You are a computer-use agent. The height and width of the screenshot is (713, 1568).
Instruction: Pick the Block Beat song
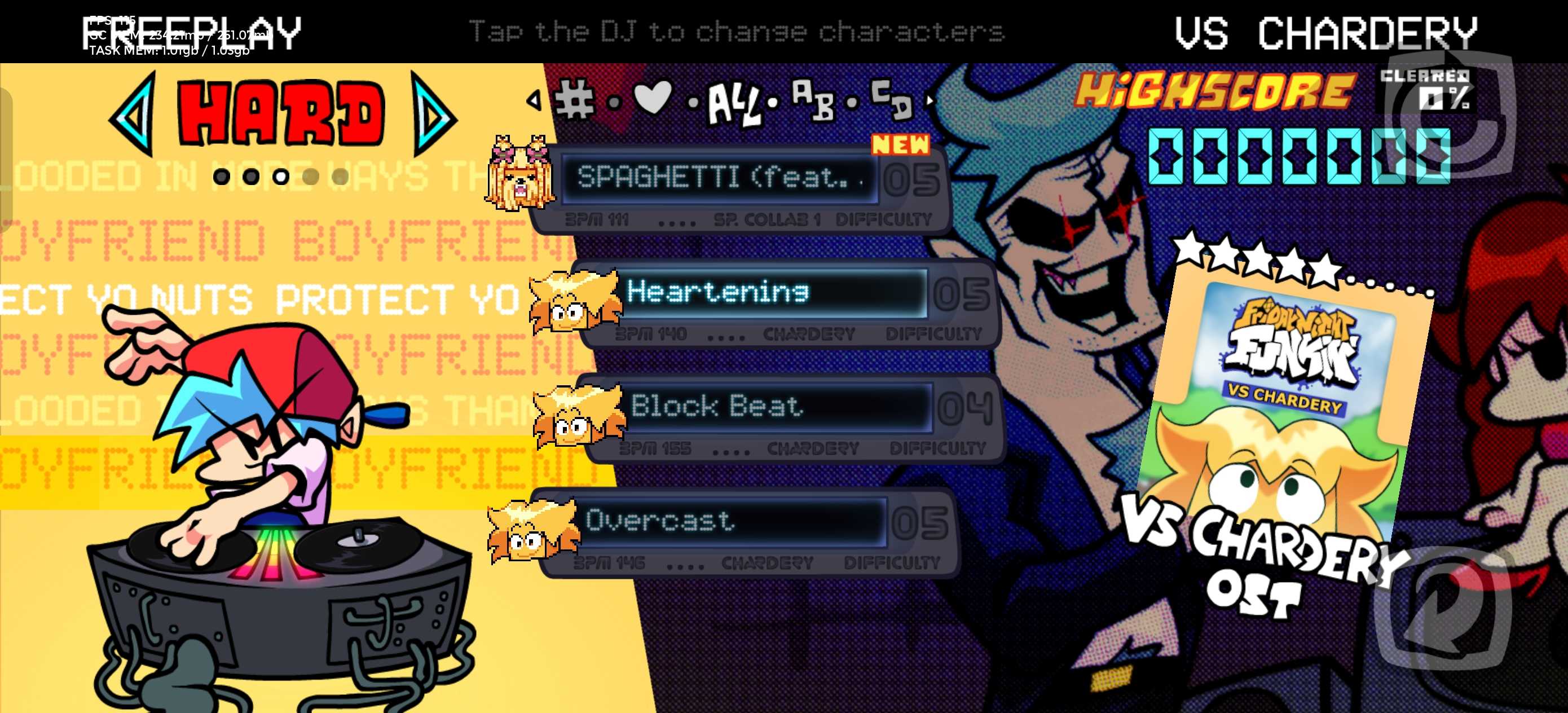point(776,407)
